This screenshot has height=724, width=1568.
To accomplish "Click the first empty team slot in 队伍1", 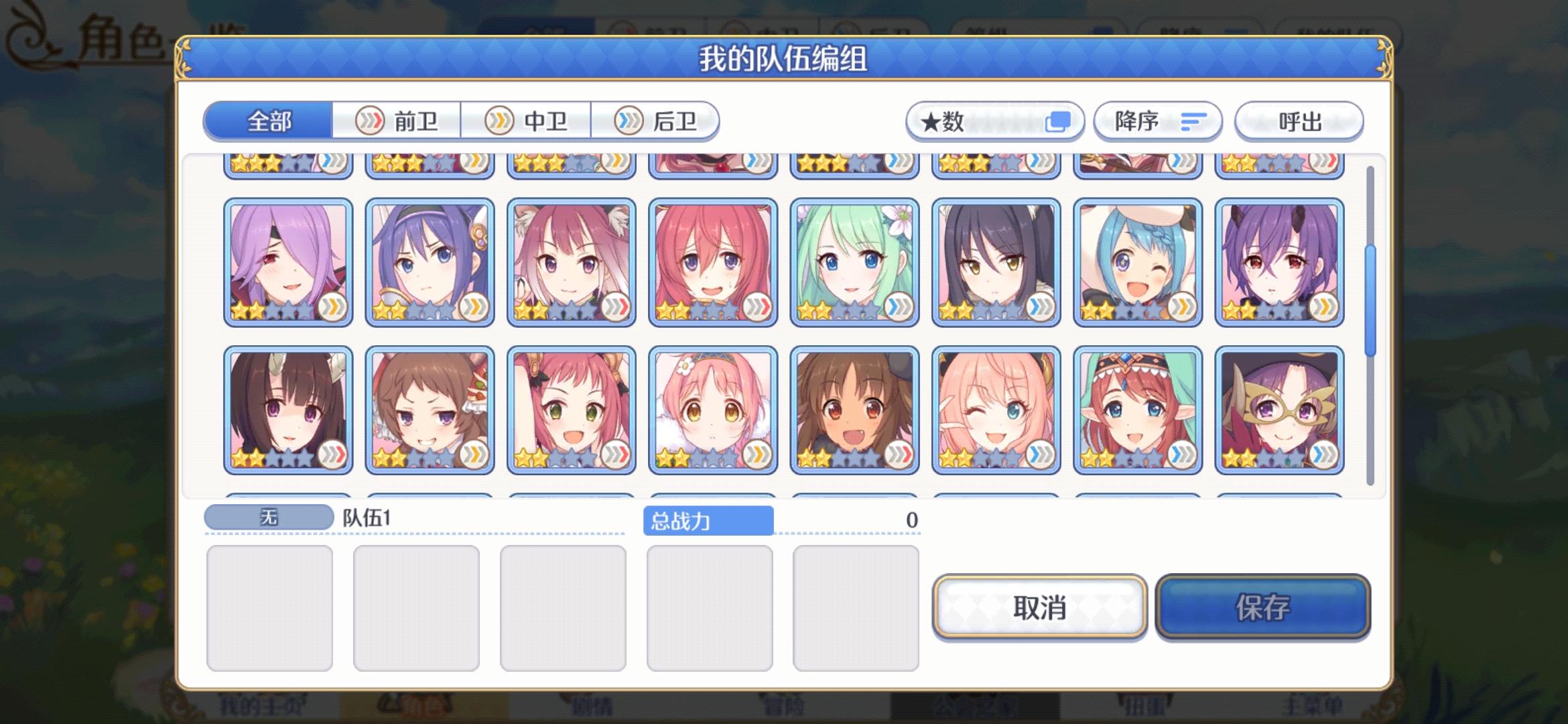I will click(271, 605).
